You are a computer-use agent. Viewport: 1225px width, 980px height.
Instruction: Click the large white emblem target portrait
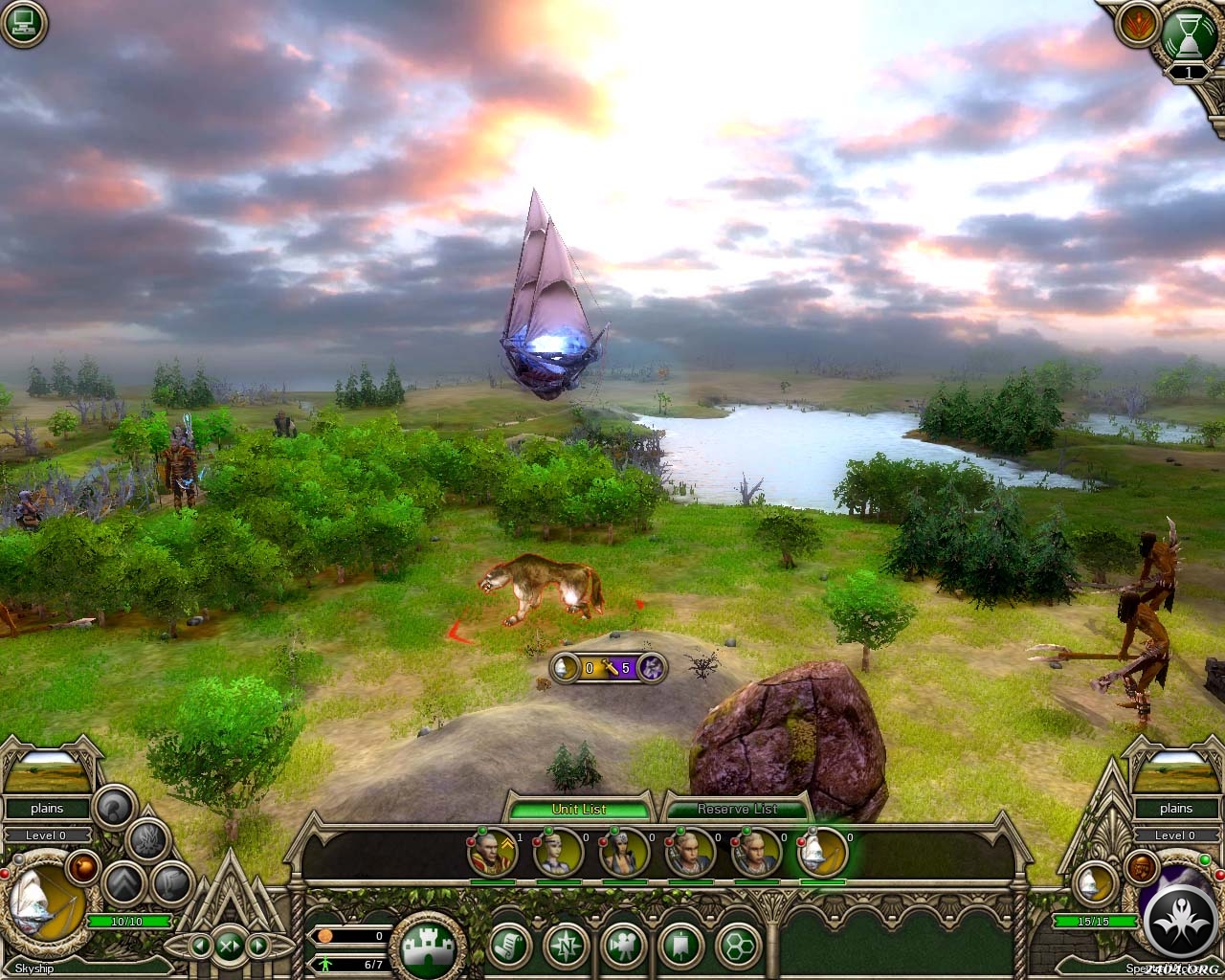[1178, 917]
